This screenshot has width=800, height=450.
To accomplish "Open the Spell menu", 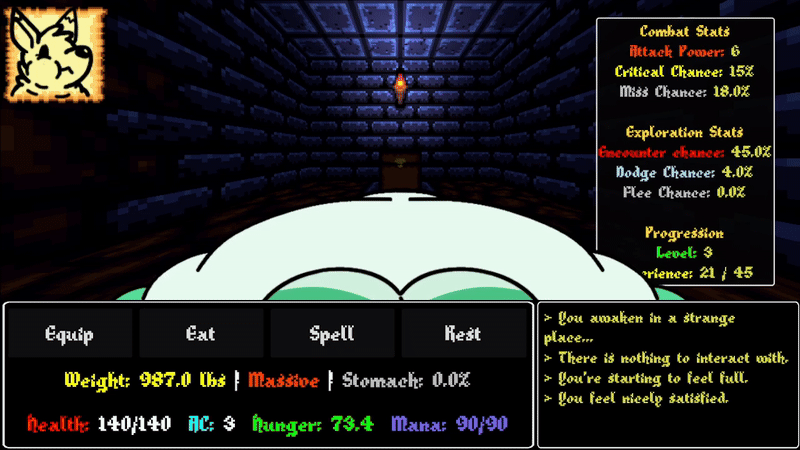I will (x=332, y=333).
